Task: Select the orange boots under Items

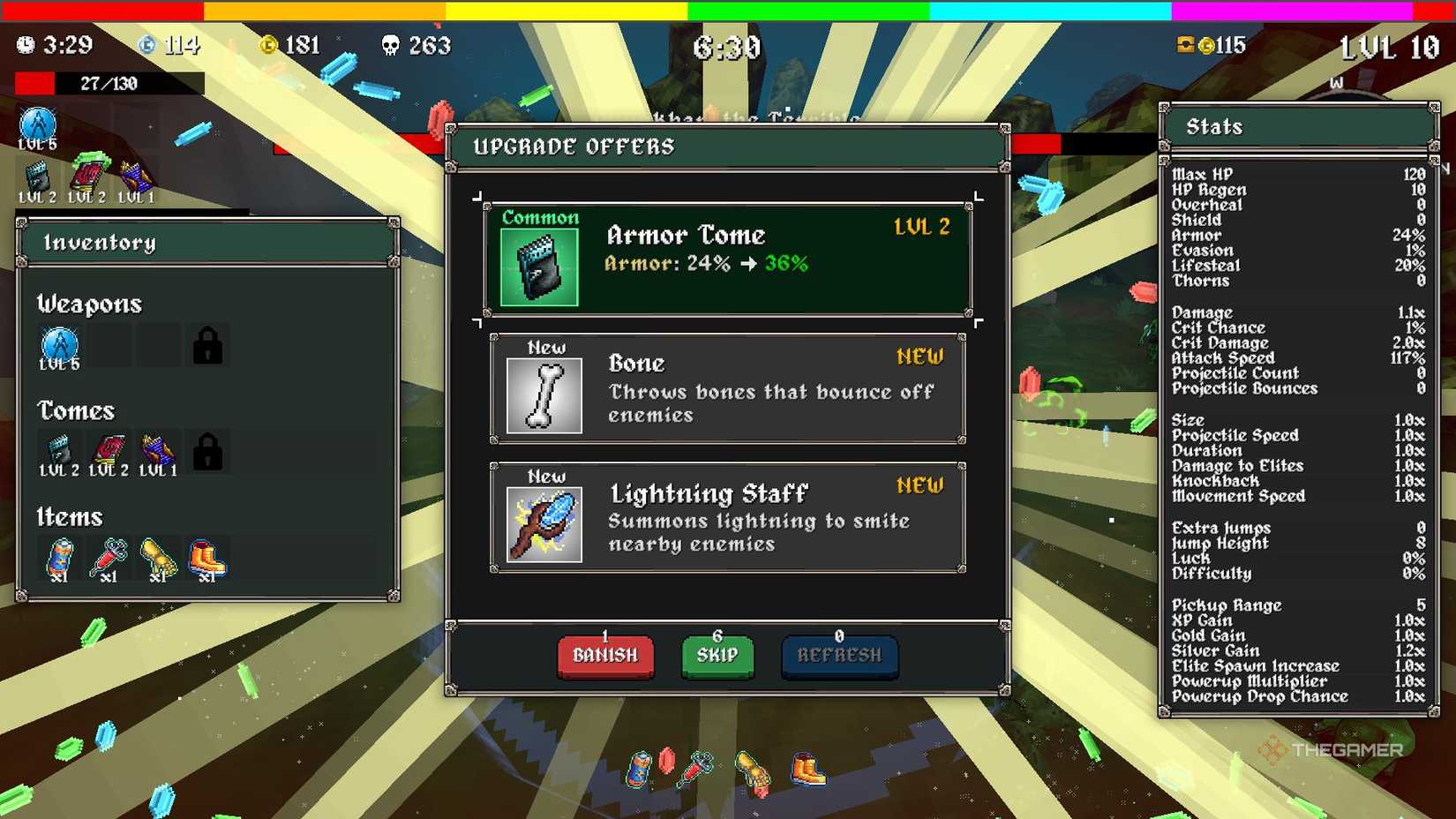Action: (207, 559)
